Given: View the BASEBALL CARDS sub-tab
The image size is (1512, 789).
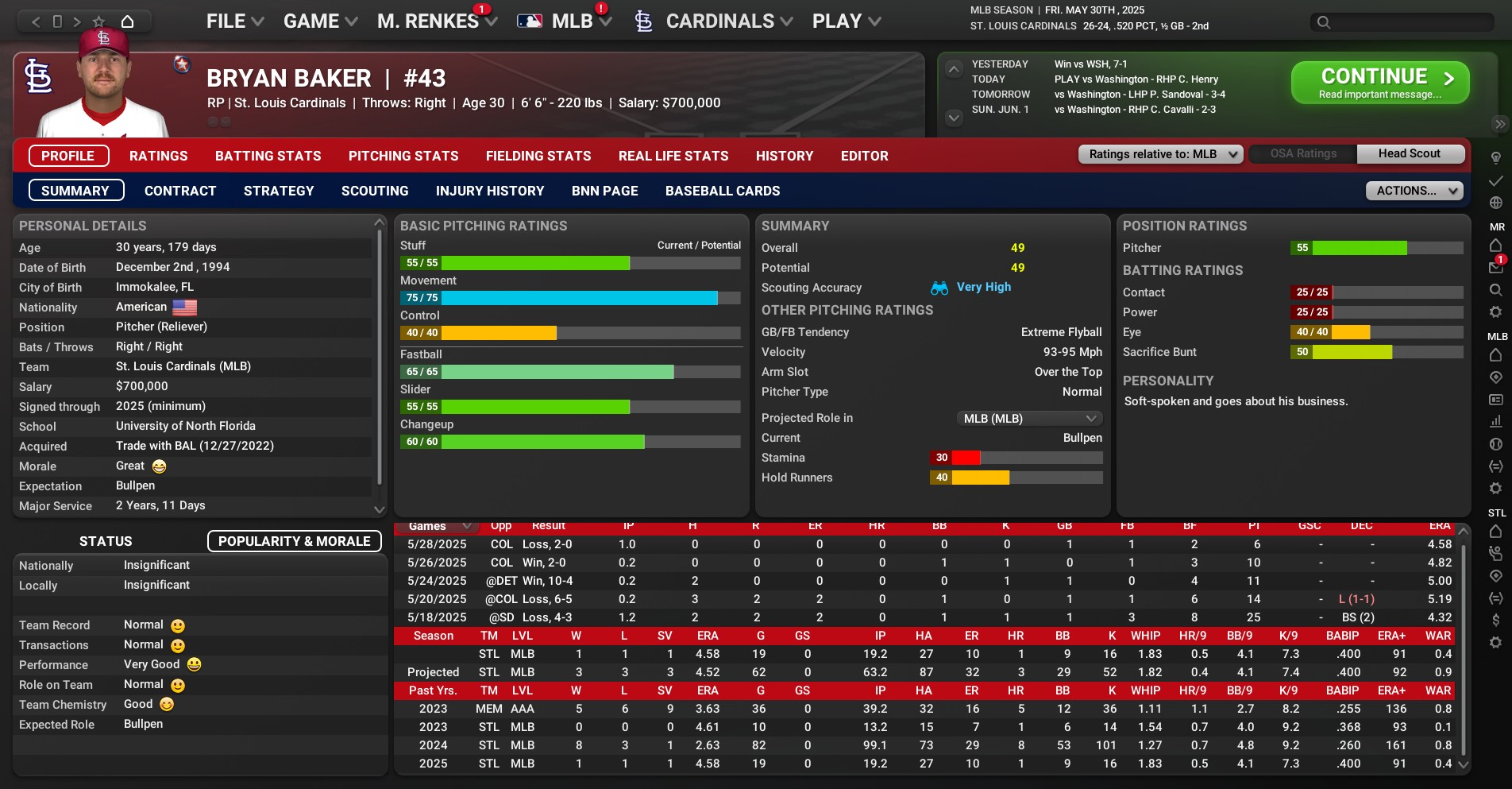Looking at the screenshot, I should (x=723, y=191).
